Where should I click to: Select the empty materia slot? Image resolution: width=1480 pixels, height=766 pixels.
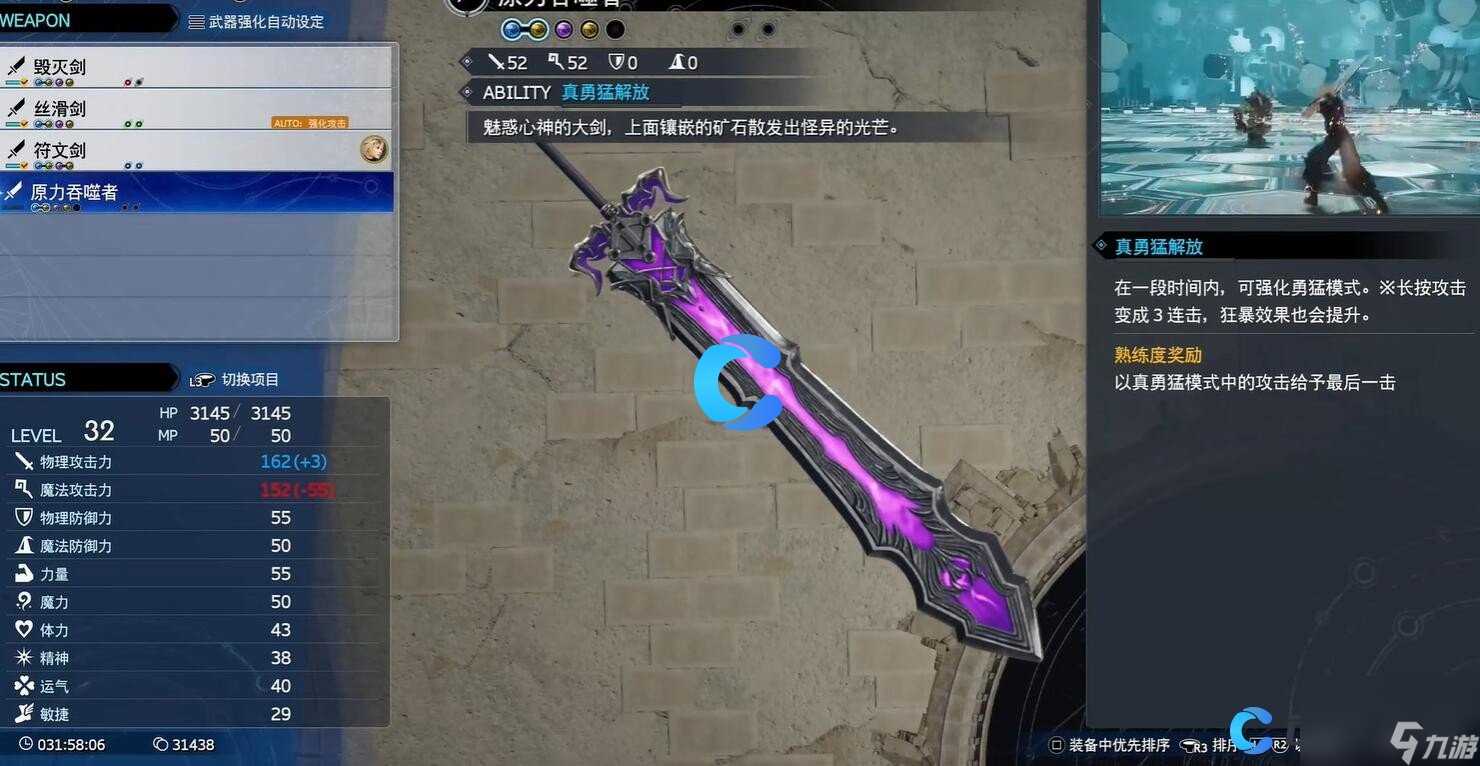pos(615,29)
